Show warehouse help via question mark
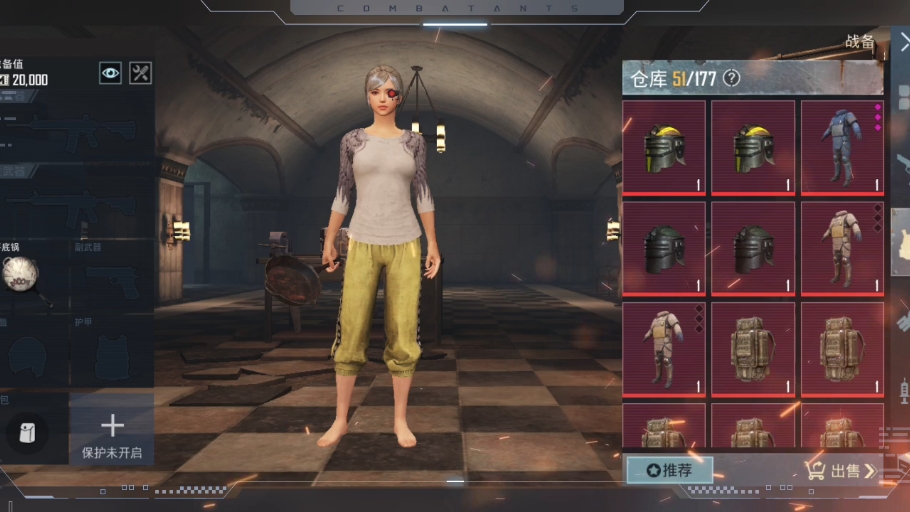Viewport: 910px width, 512px height. click(x=732, y=78)
